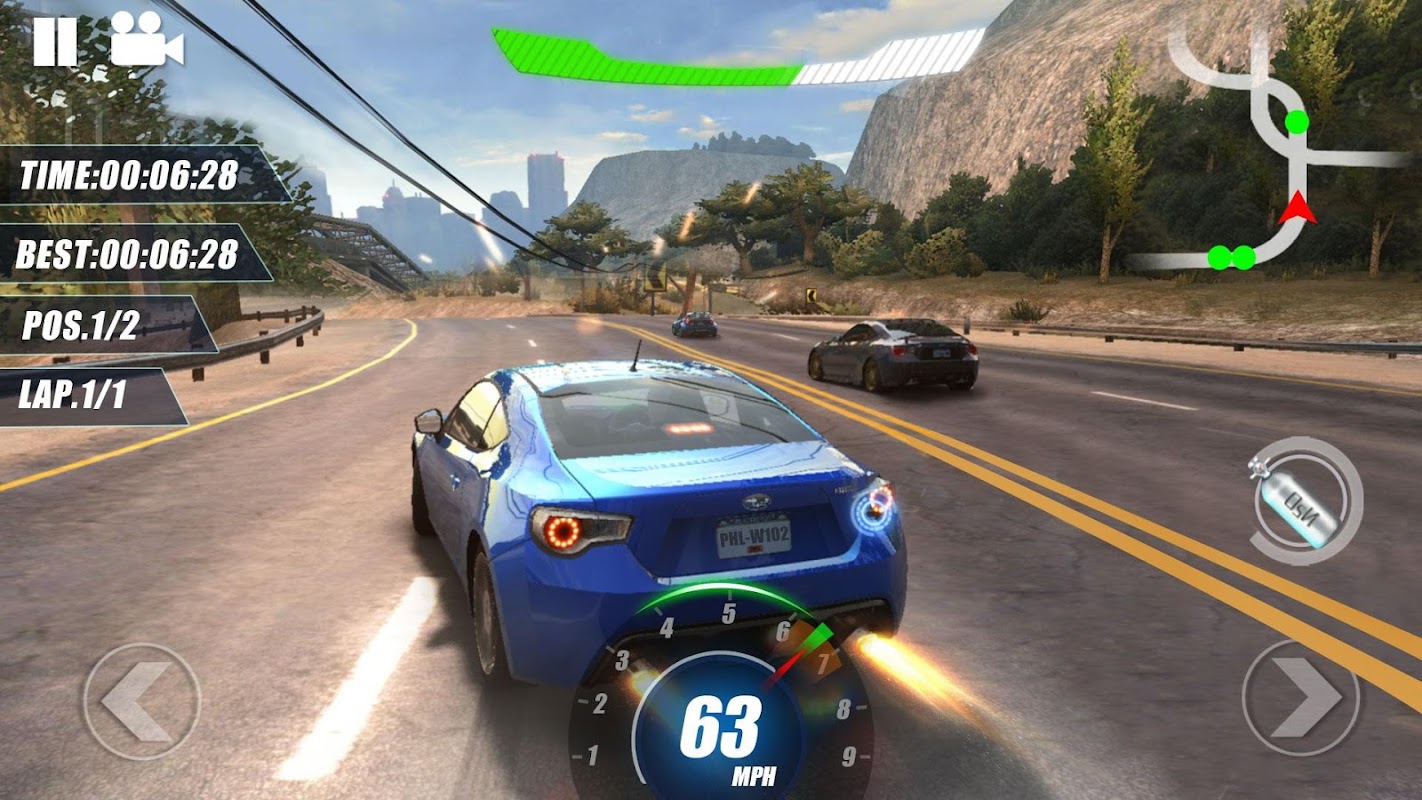Switch the camera view with the camera icon

click(146, 40)
